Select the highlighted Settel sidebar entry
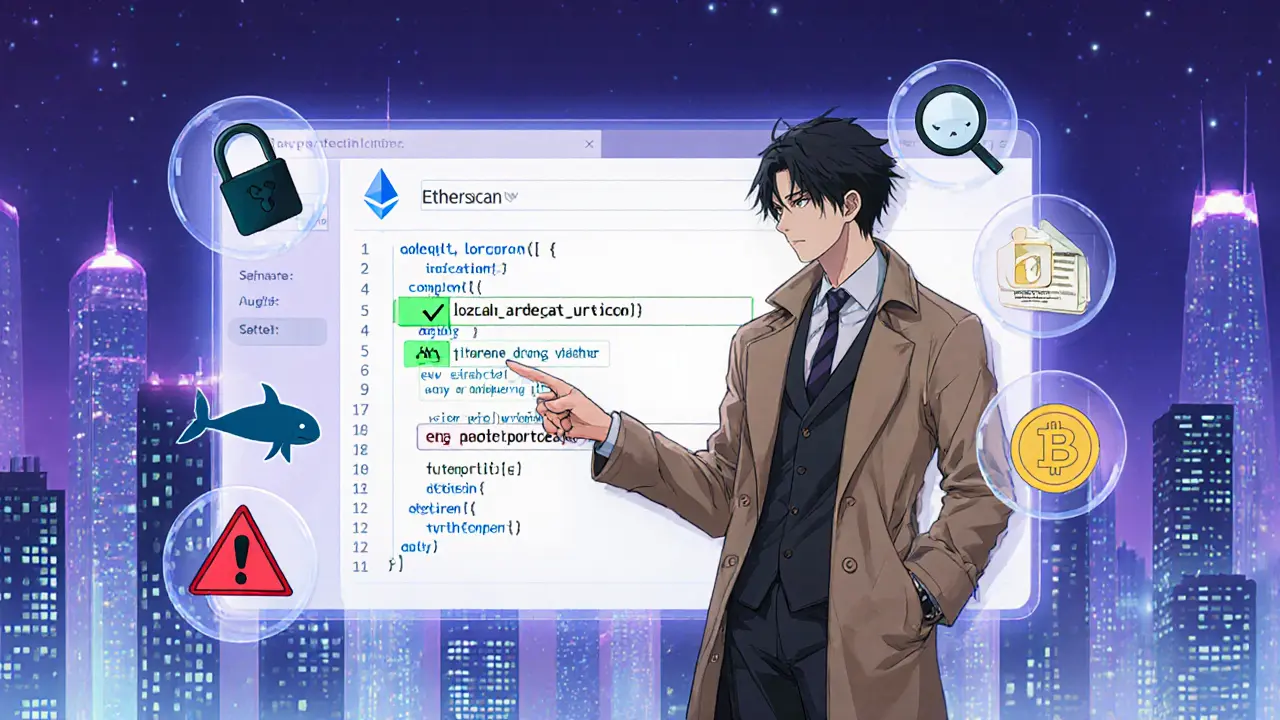This screenshot has width=1280, height=720. (277, 328)
